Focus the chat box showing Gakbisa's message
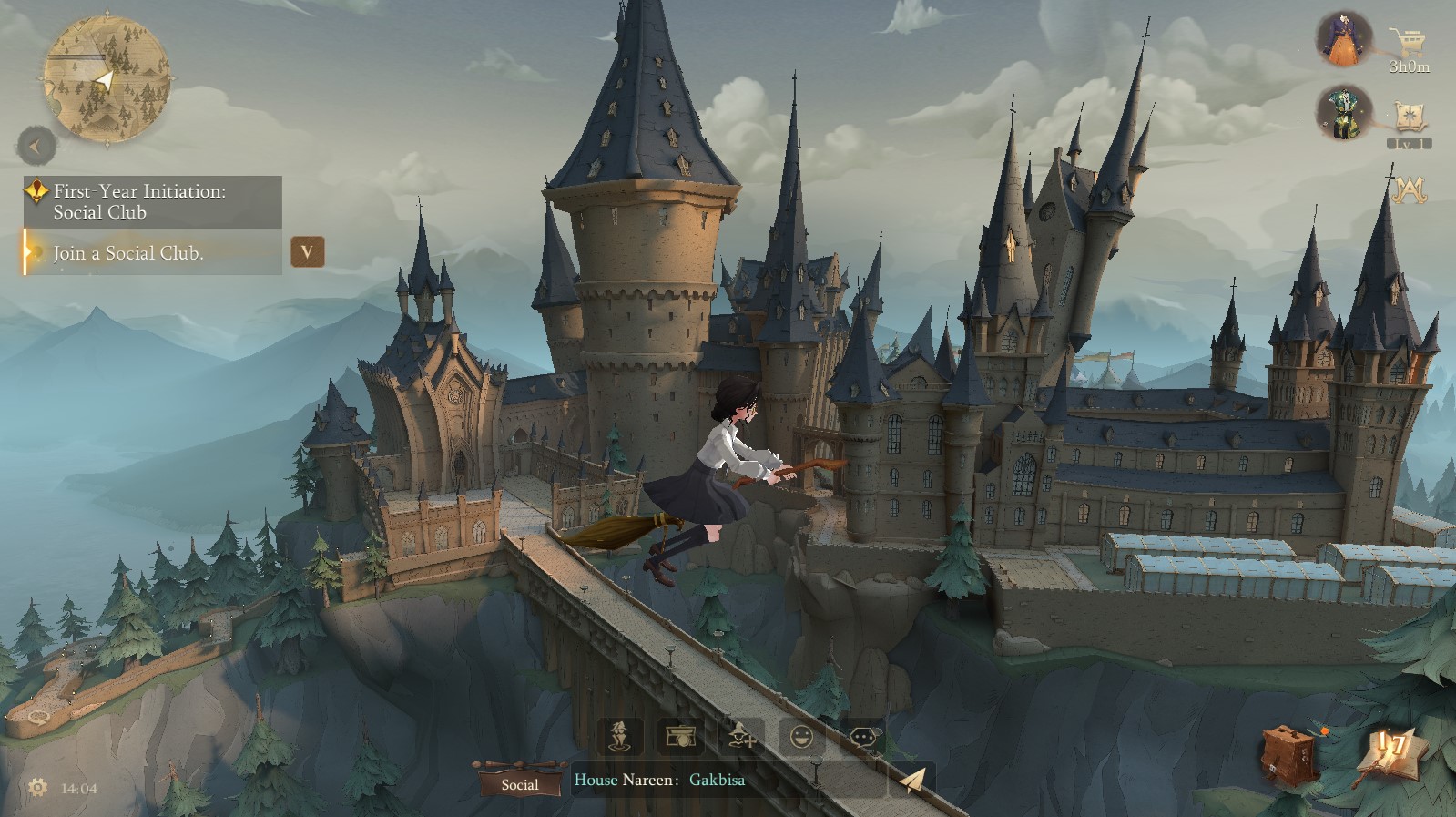 (x=725, y=780)
